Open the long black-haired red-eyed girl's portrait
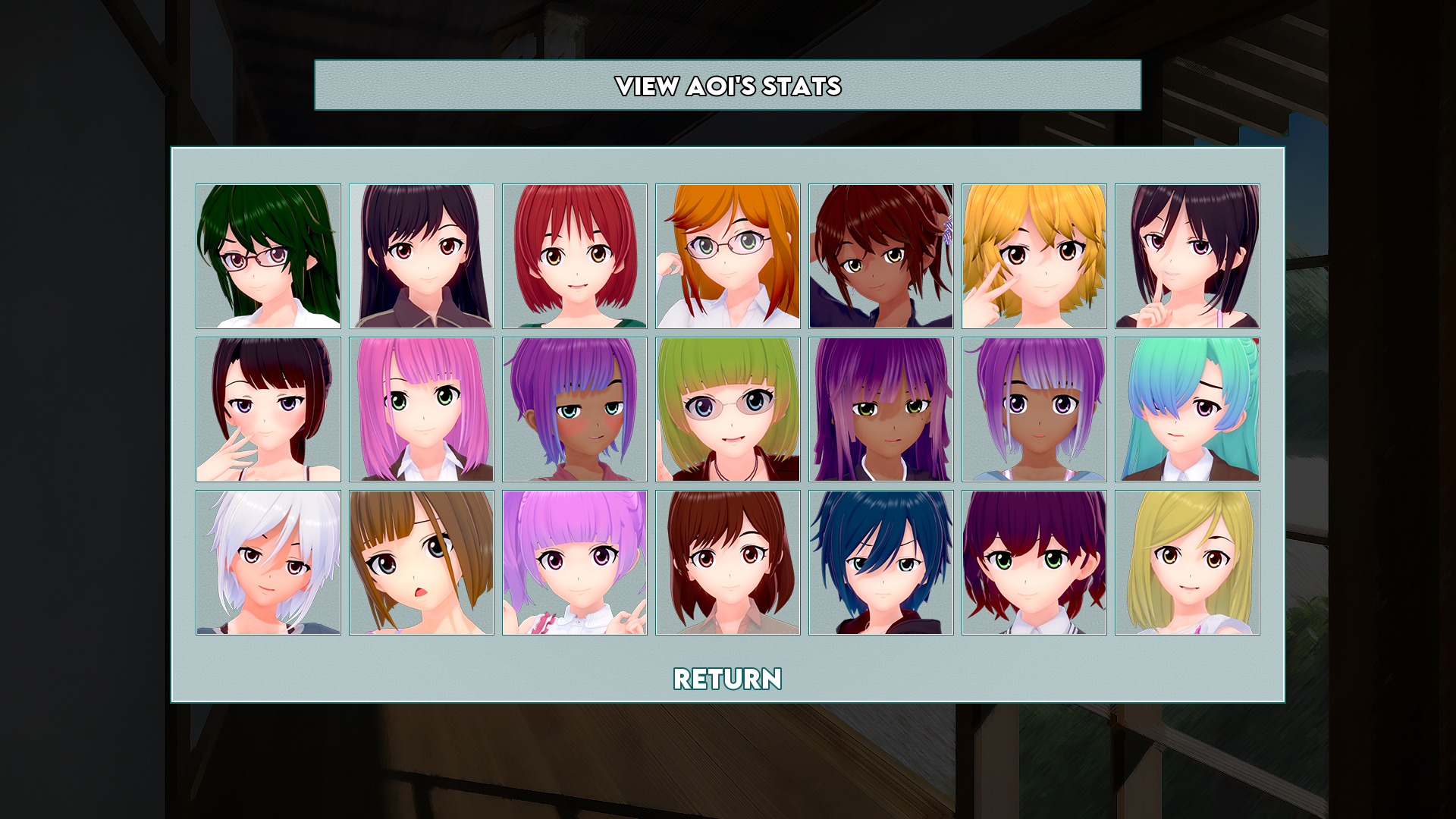The width and height of the screenshot is (1456, 819). click(x=422, y=256)
